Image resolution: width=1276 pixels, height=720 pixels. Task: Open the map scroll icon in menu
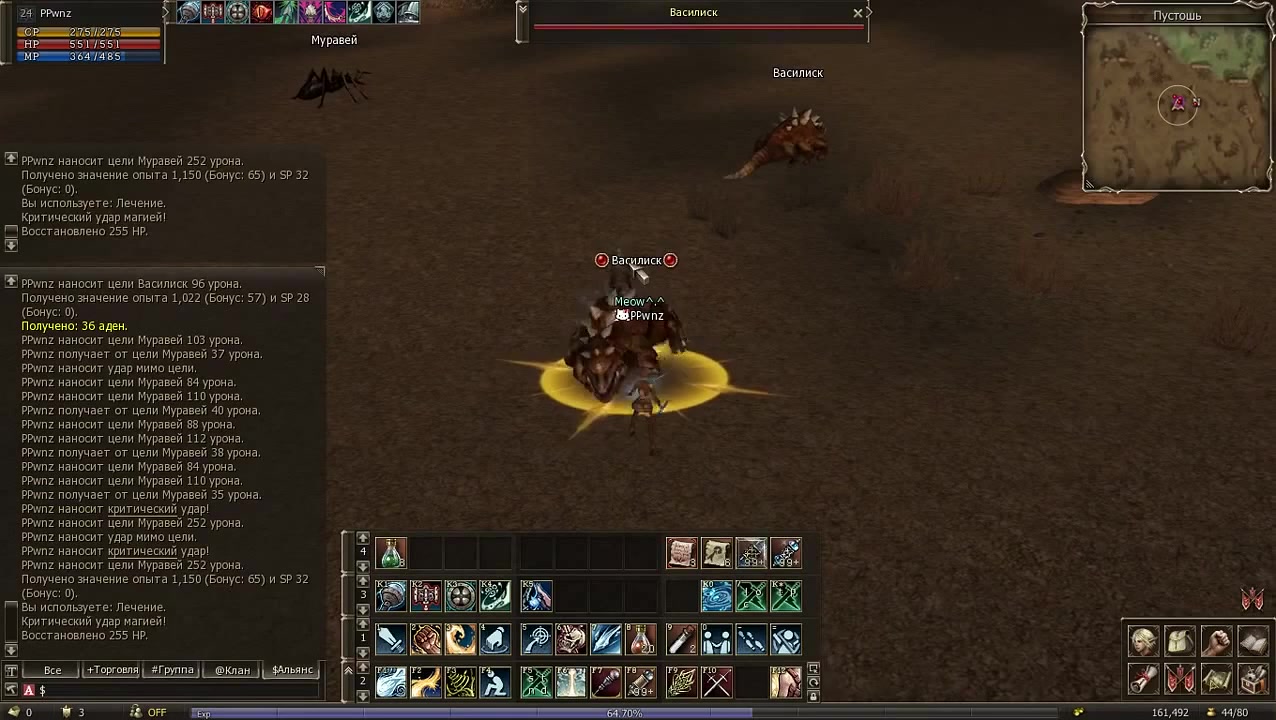point(1216,679)
